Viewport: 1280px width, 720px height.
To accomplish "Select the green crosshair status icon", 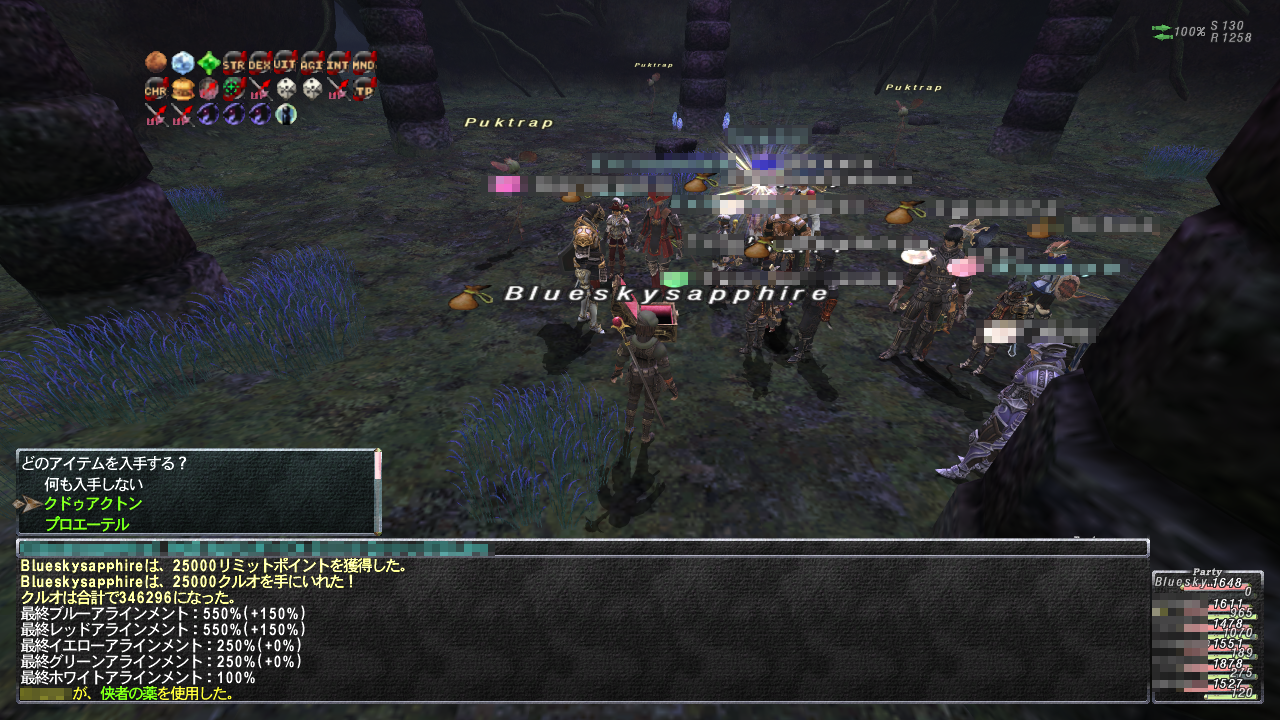I will [234, 89].
